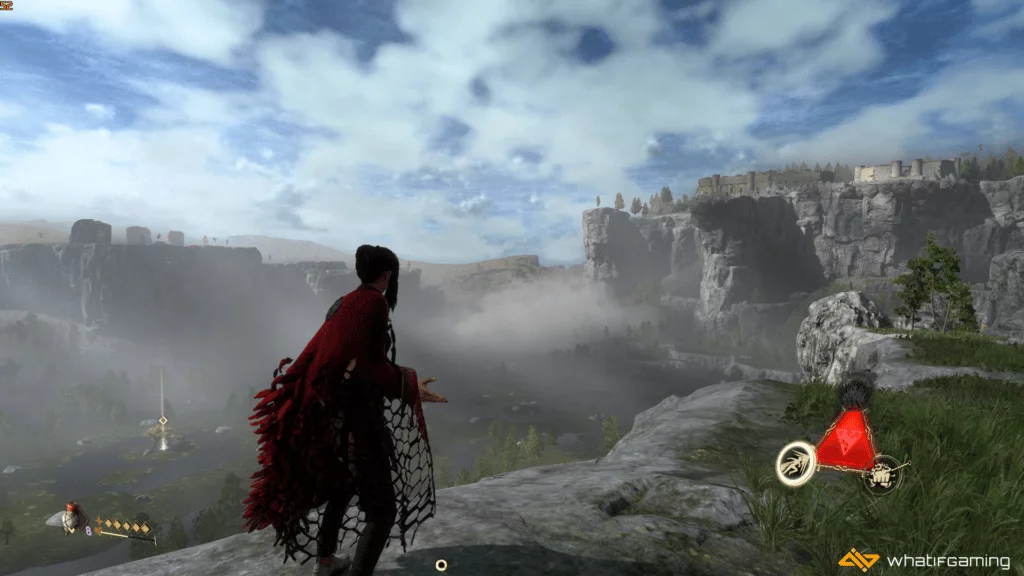Activate the glowing ringed support spell icon
The height and width of the screenshot is (576, 1024).
[795, 463]
